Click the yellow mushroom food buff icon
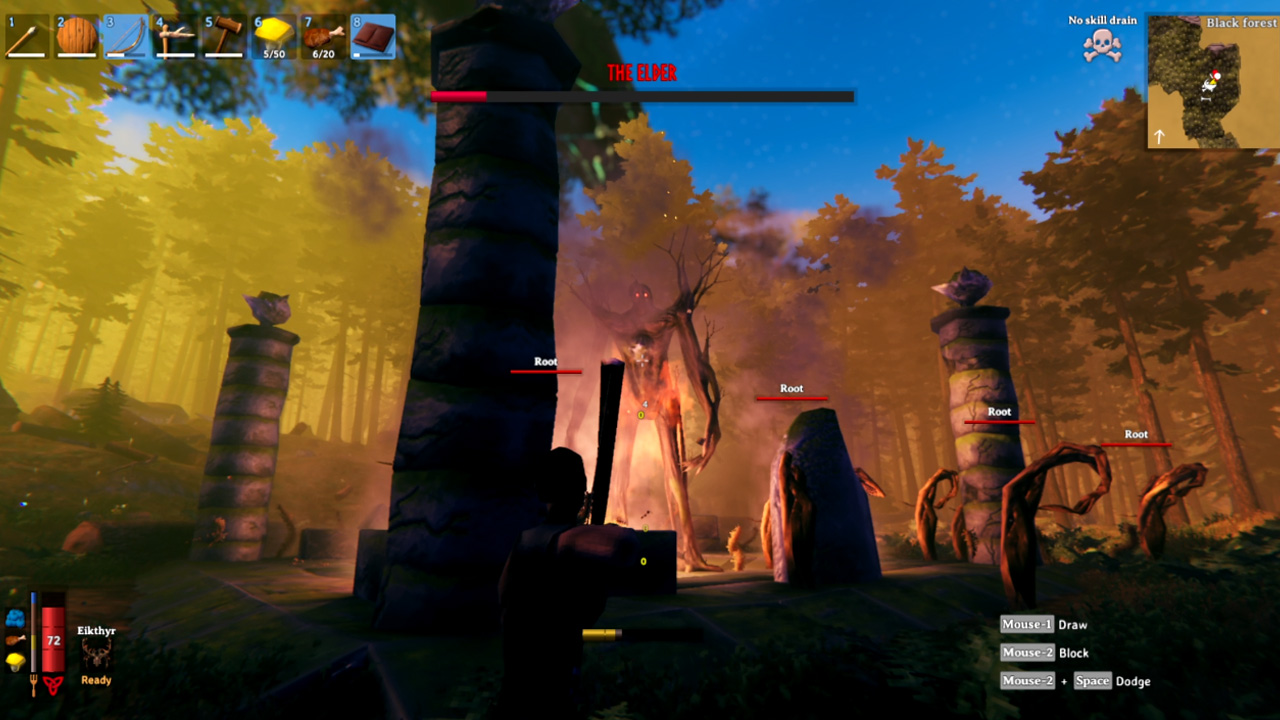1280x720 pixels. (x=15, y=661)
